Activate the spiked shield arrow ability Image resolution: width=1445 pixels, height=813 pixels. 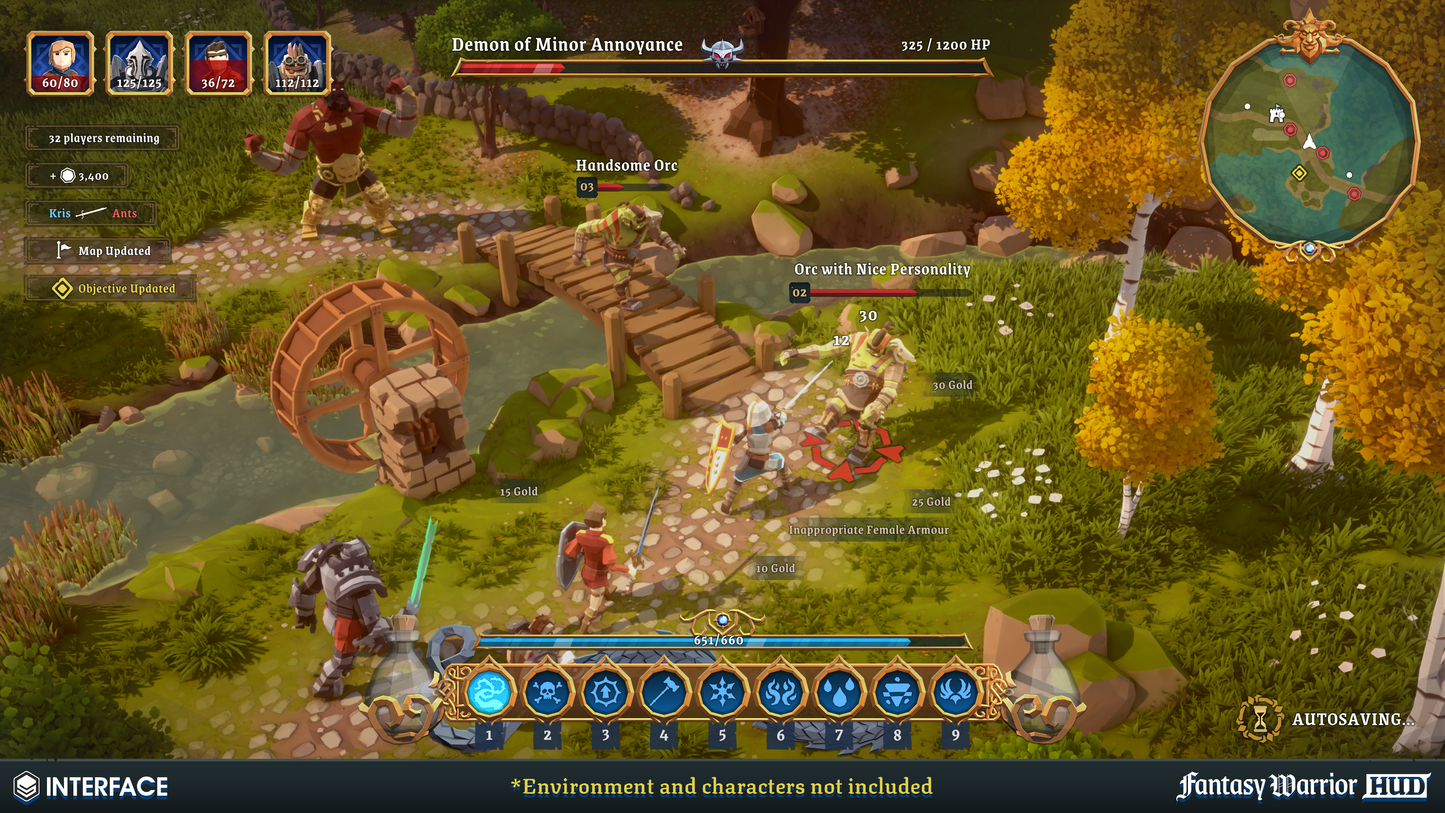[605, 691]
